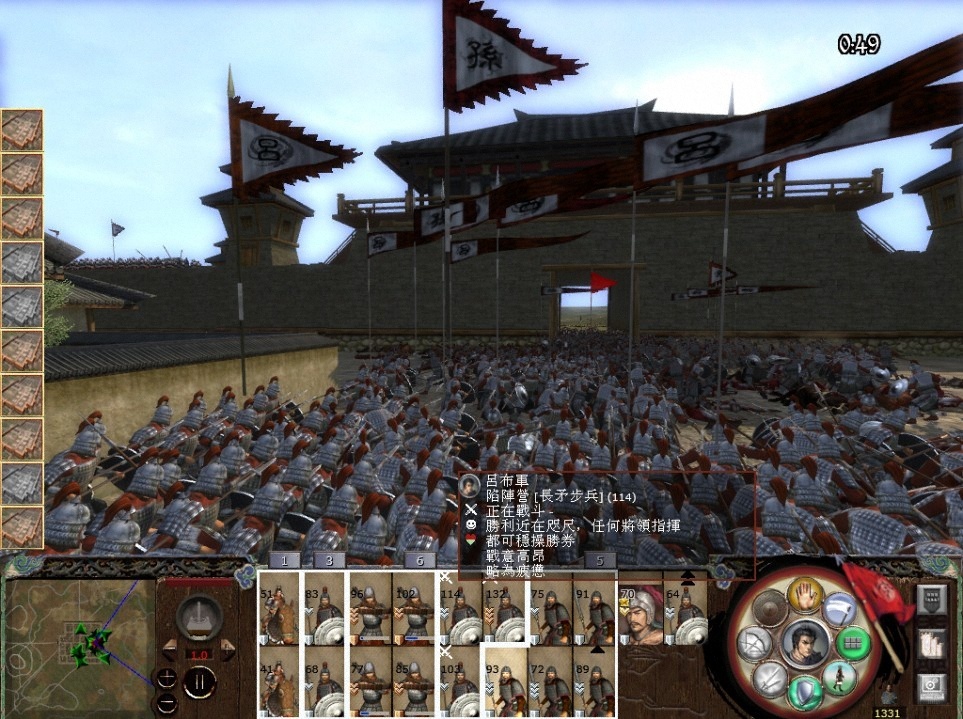
Task: Select the cavalry unit card with 41 men
Action: click(279, 682)
